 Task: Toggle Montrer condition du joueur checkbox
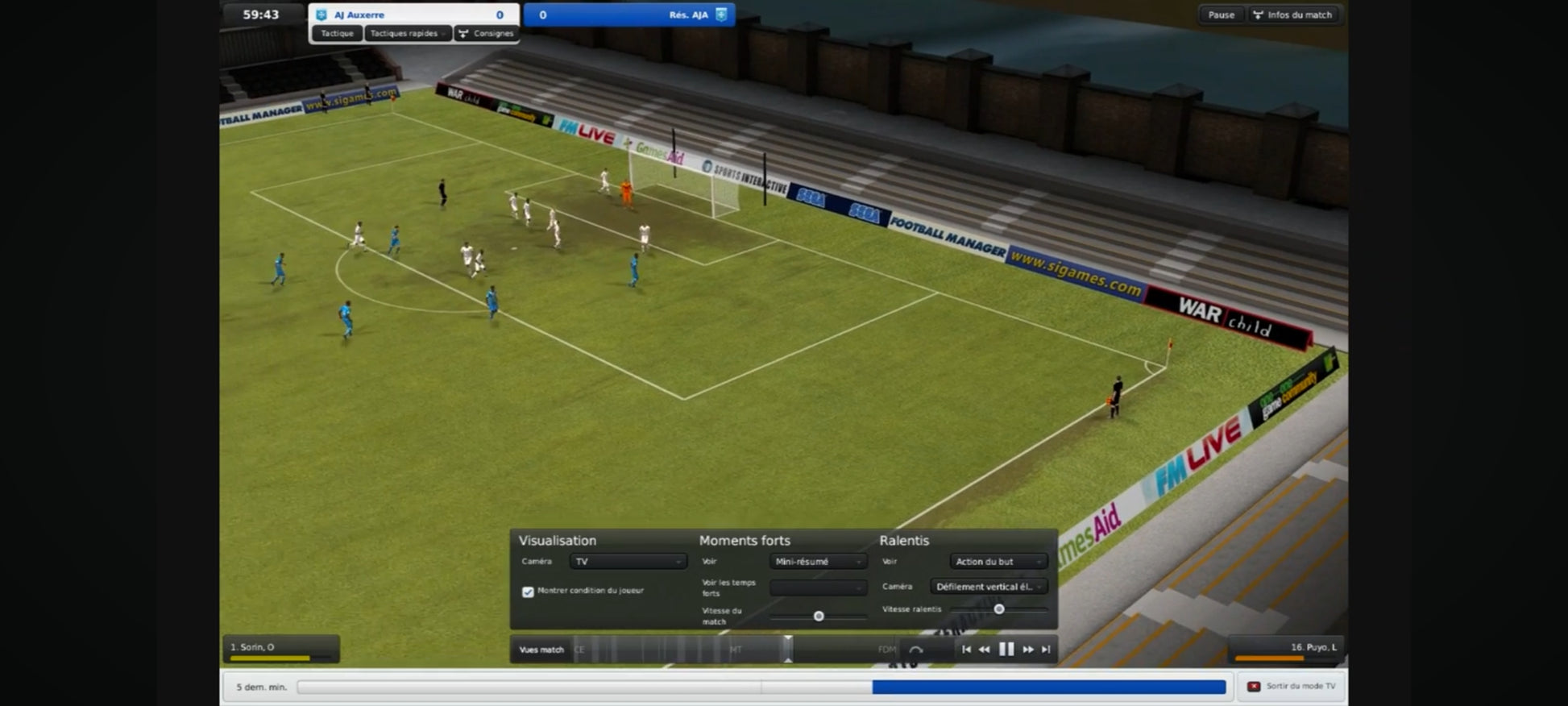click(x=528, y=592)
